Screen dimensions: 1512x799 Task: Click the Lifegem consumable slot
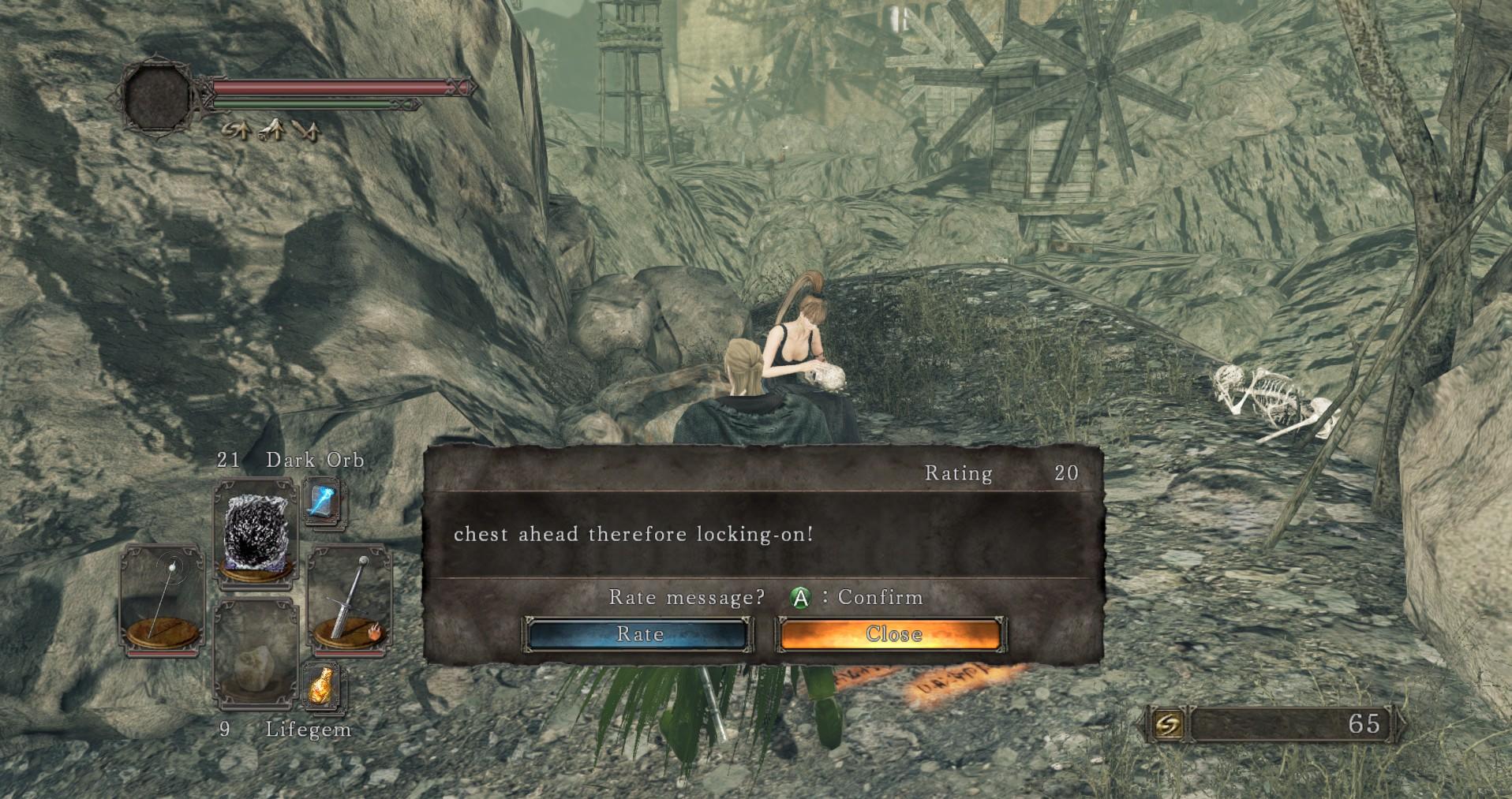click(256, 653)
